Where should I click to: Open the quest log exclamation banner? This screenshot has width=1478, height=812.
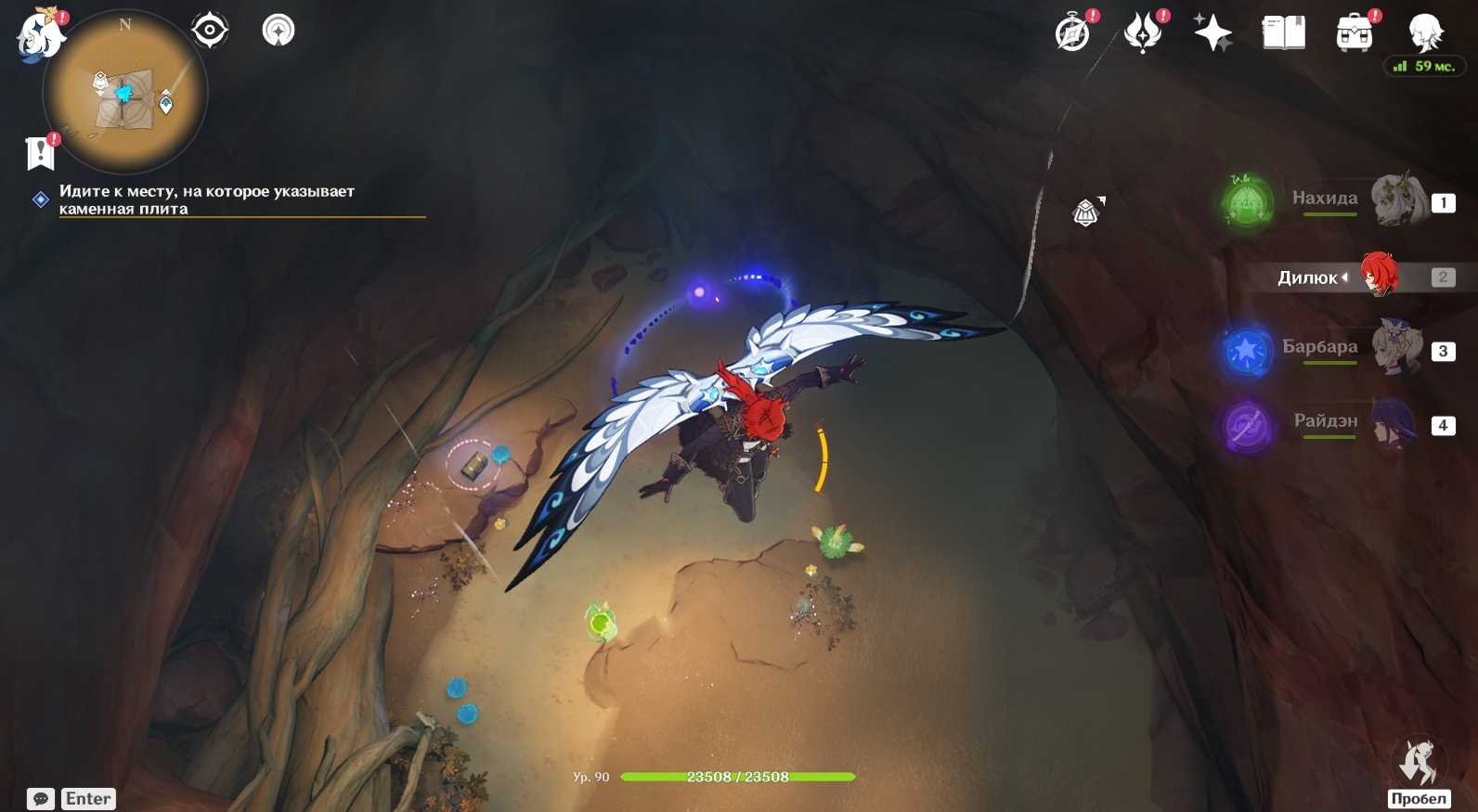click(x=40, y=152)
